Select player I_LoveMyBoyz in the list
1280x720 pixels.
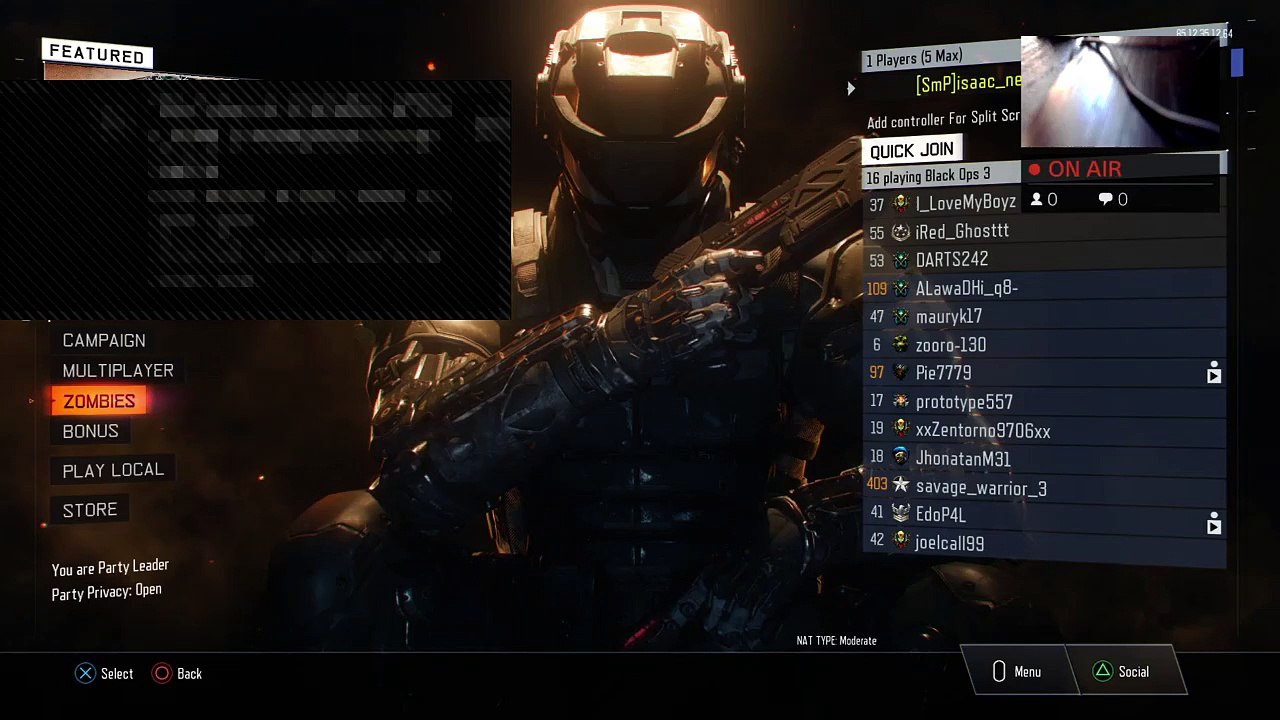965,203
